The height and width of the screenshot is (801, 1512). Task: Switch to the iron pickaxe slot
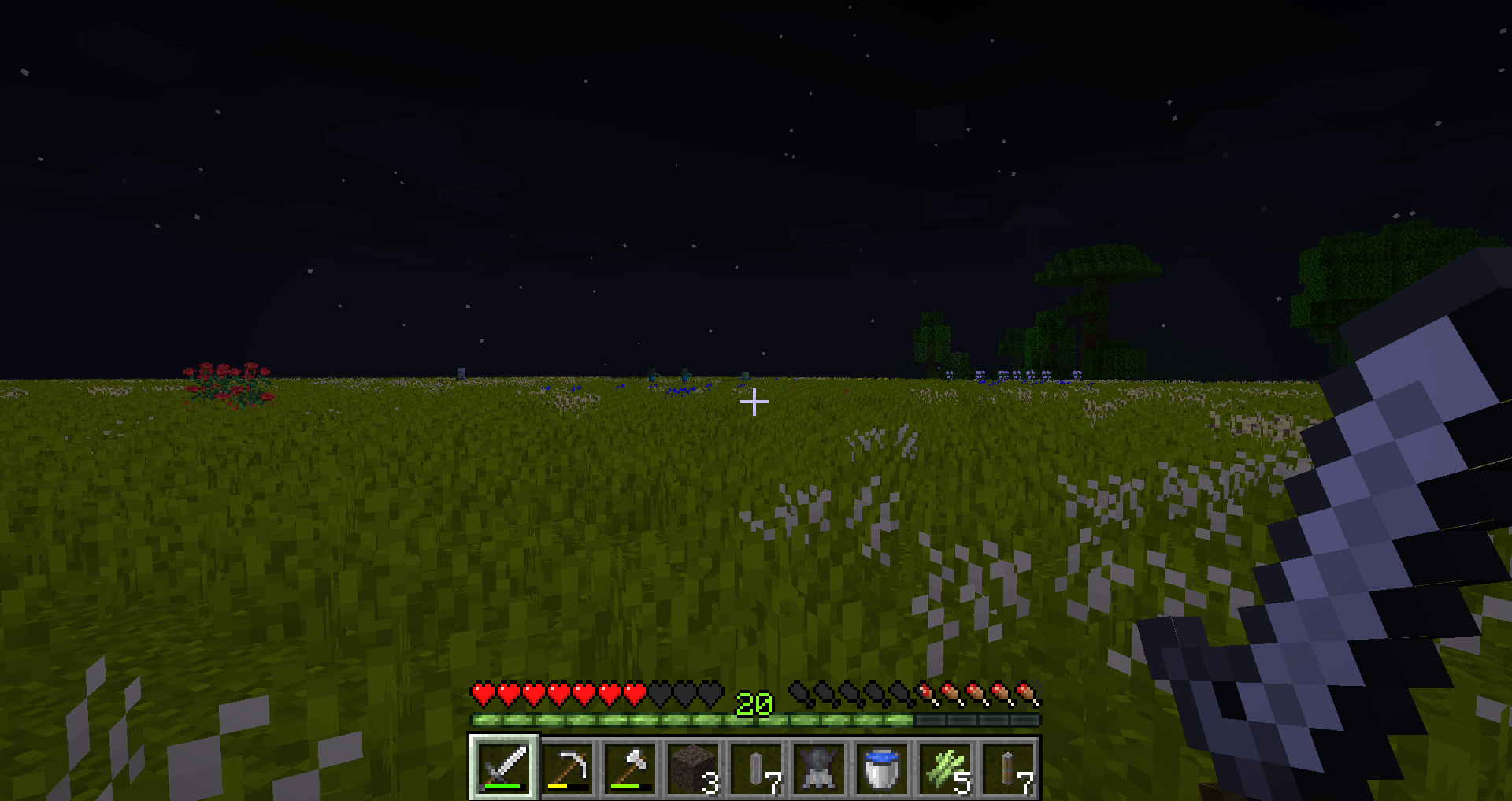(x=567, y=767)
